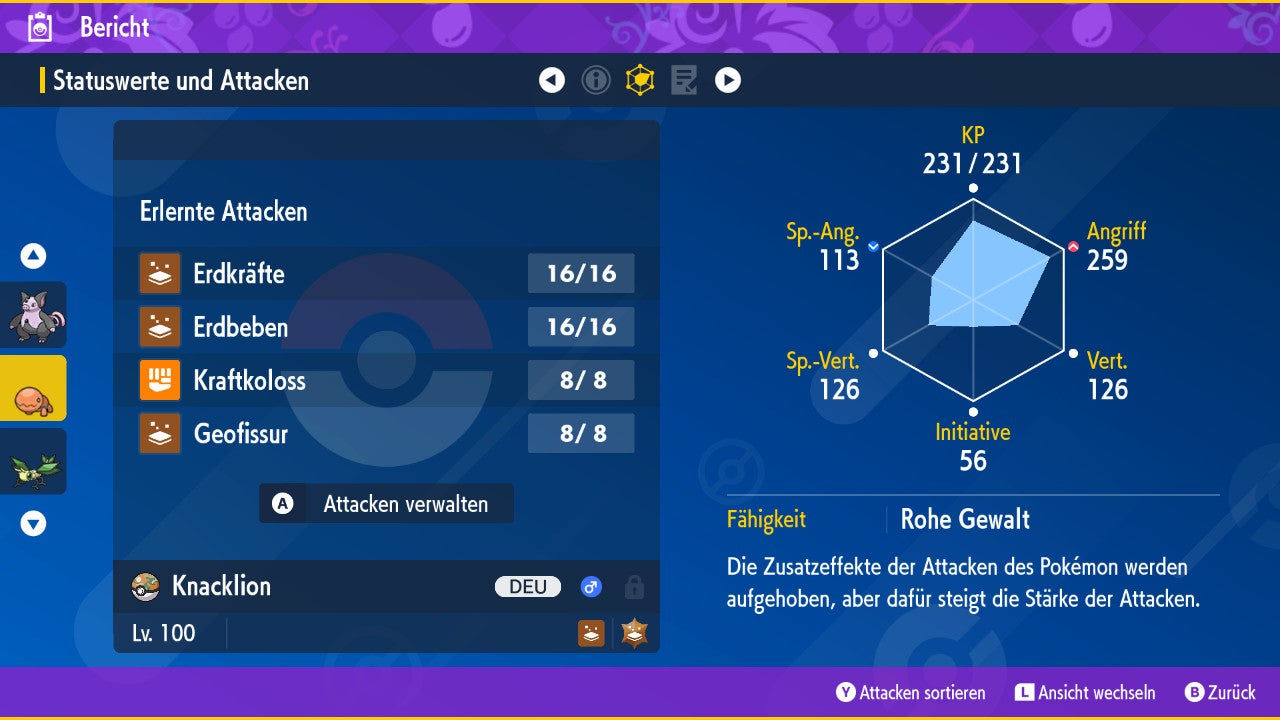Switch to the info page tab
This screenshot has width=1280, height=720.
click(x=596, y=80)
